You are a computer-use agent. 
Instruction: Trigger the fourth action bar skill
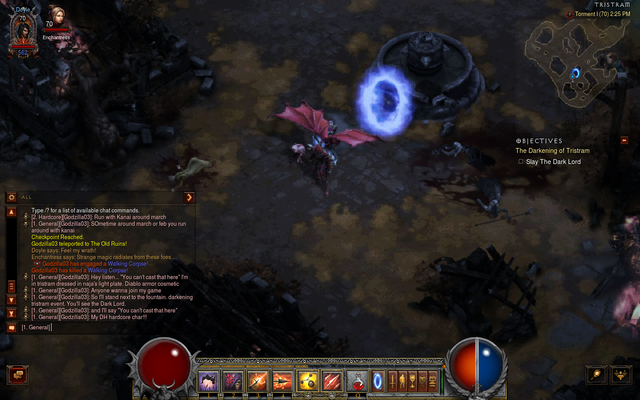point(282,380)
